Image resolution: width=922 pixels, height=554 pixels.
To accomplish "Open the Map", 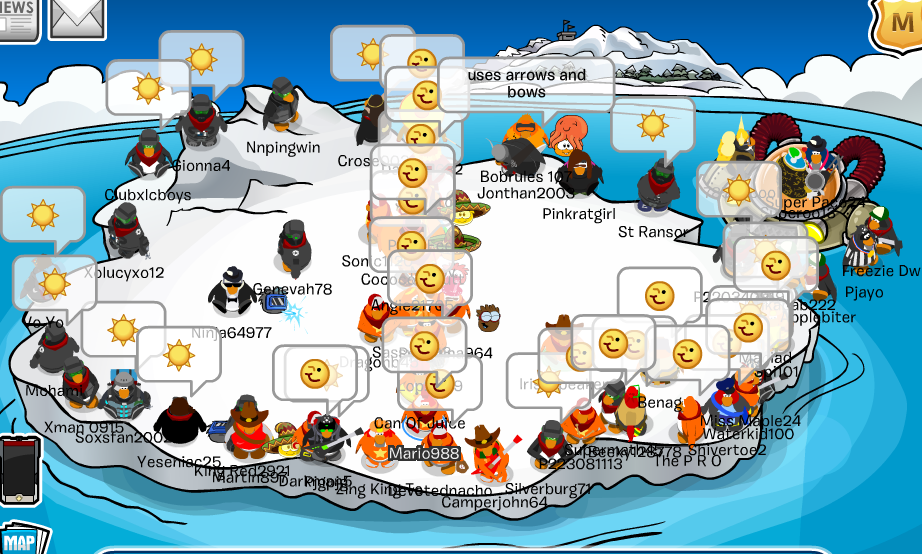I will tap(22, 539).
